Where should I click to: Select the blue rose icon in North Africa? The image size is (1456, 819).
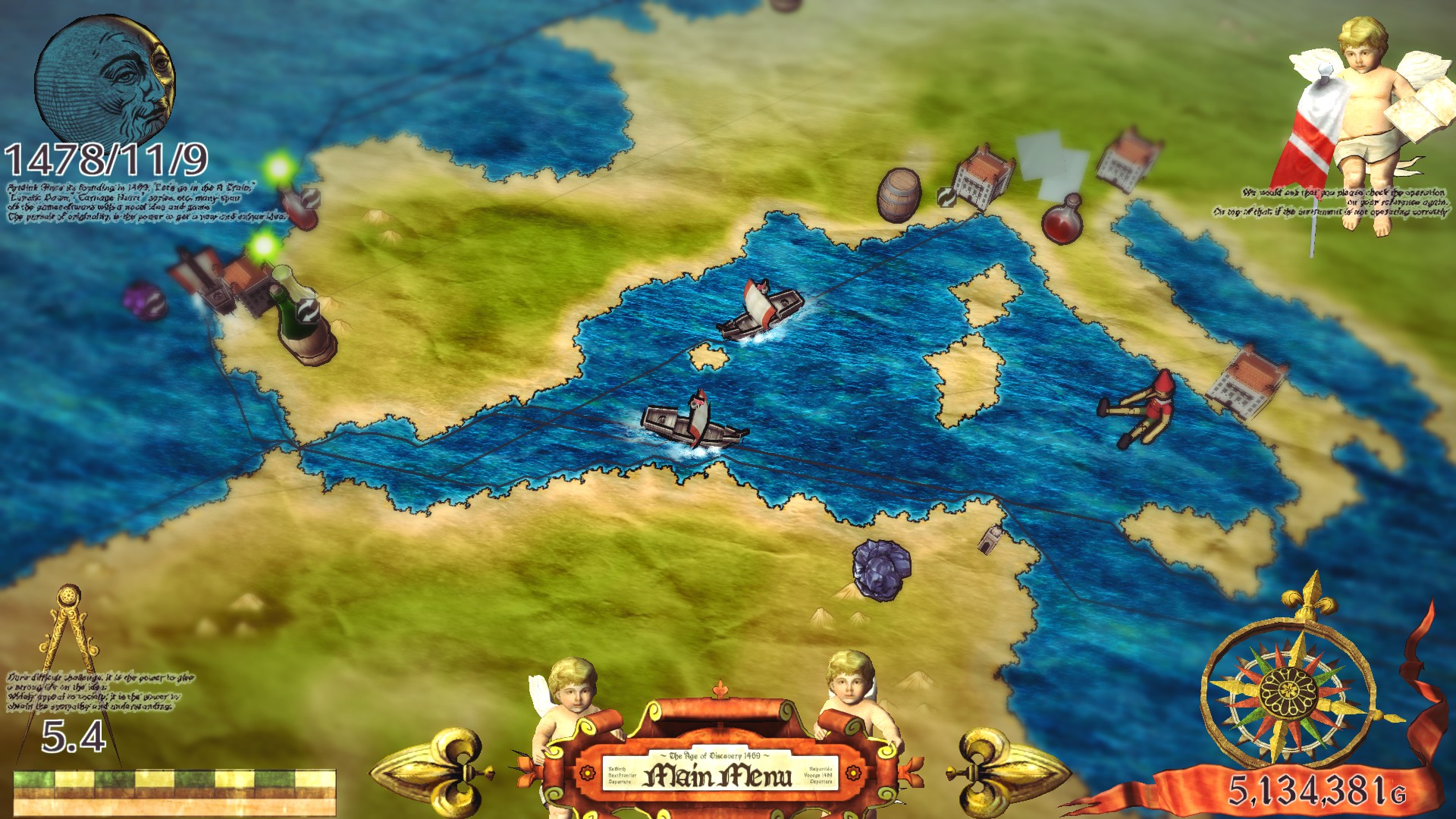point(882,569)
